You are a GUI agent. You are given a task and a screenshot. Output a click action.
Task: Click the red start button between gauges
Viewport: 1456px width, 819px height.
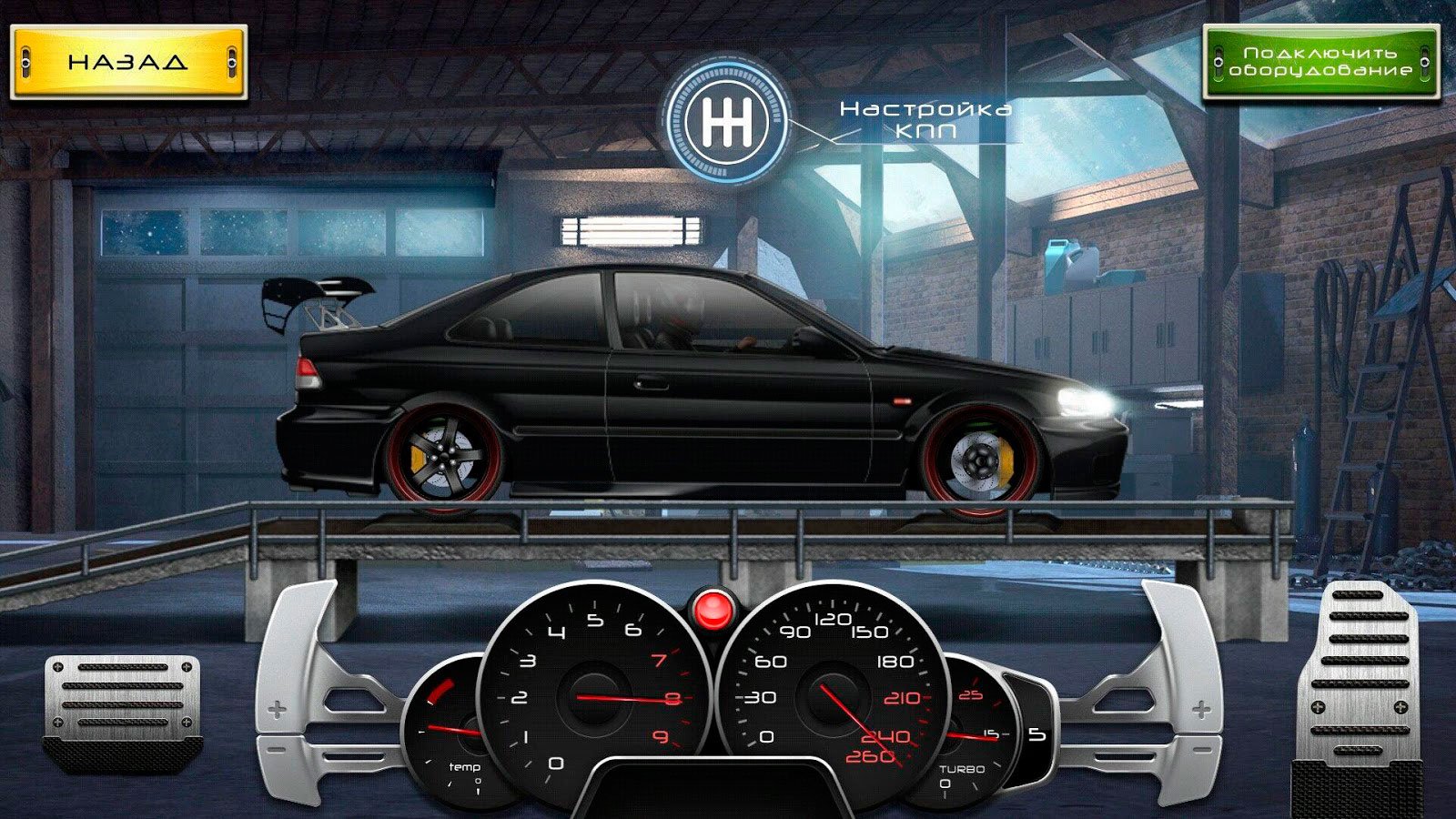[x=713, y=606]
